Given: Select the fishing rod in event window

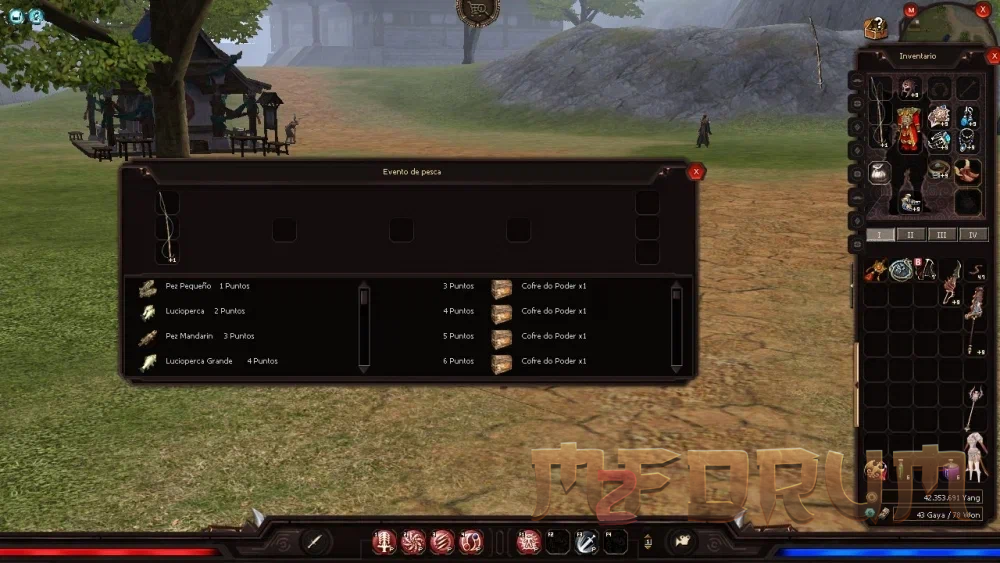Looking at the screenshot, I should (x=167, y=226).
